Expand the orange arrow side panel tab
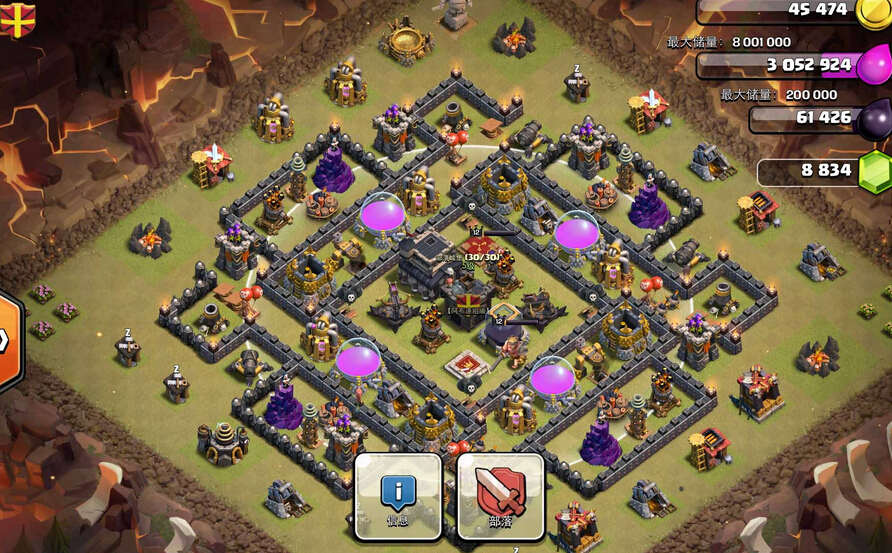 pyautogui.click(x=8, y=341)
